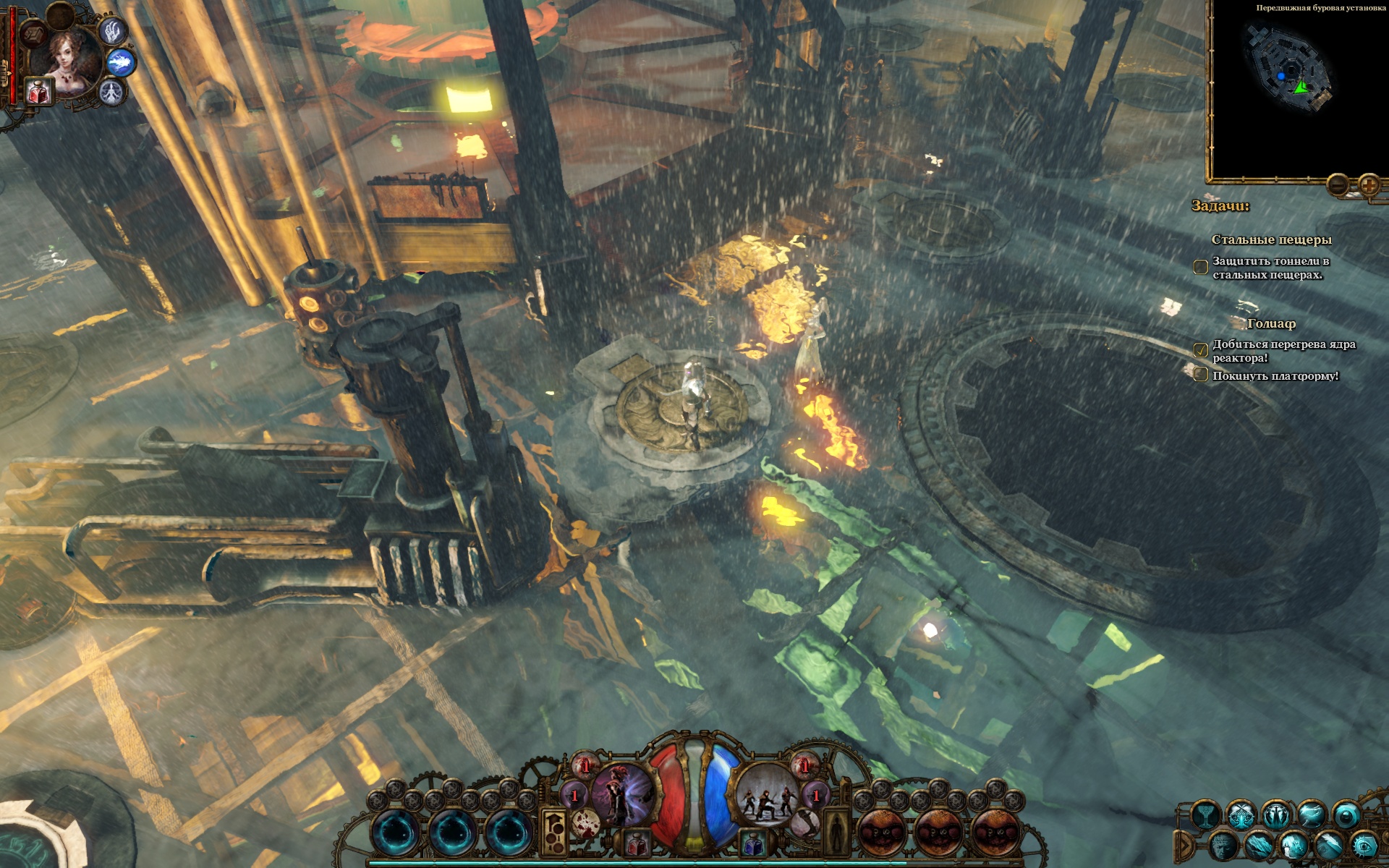This screenshot has height=868, width=1389.
Task: Click the stone face portrait menu icon
Action: click(1223, 846)
